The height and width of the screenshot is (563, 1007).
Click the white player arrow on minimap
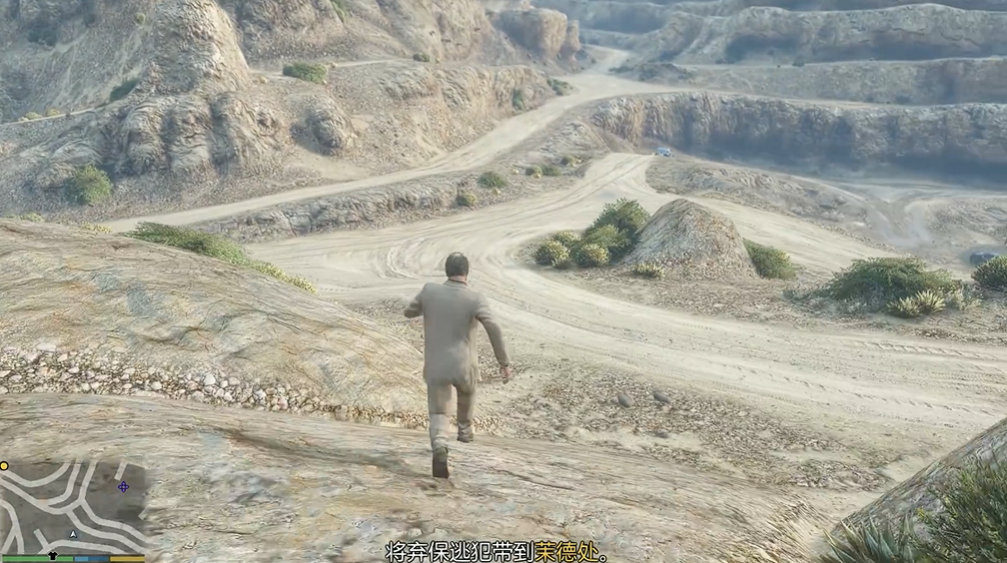pos(72,534)
